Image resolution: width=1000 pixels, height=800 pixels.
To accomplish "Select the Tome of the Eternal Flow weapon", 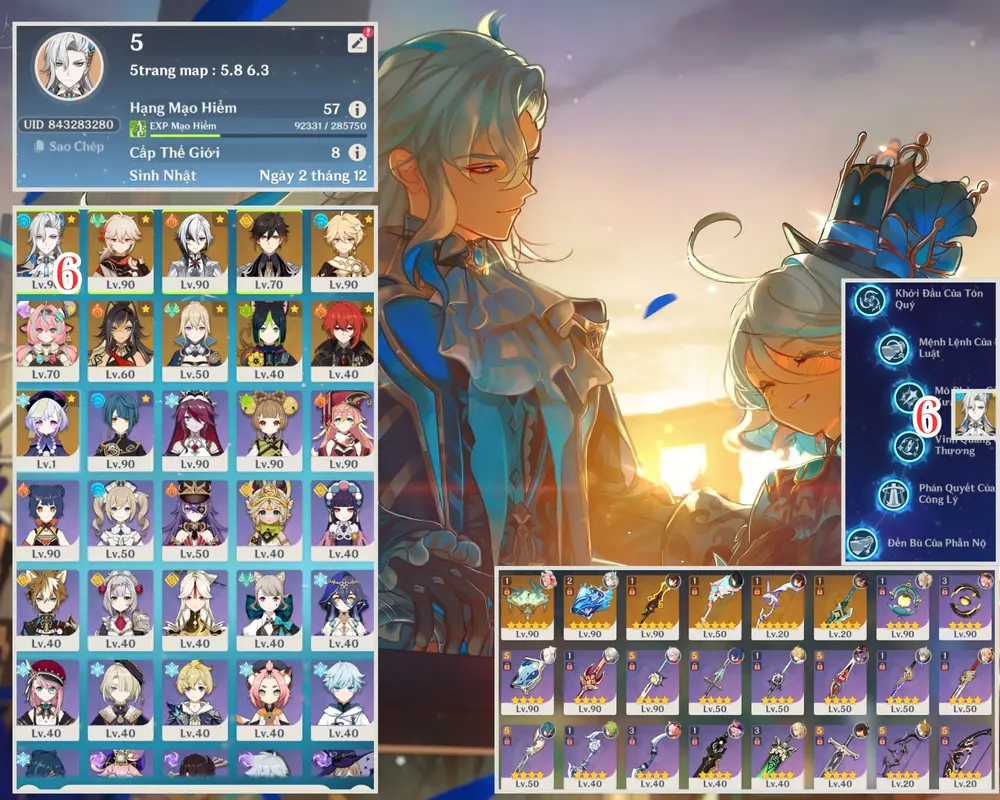I will pyautogui.click(x=590, y=605).
